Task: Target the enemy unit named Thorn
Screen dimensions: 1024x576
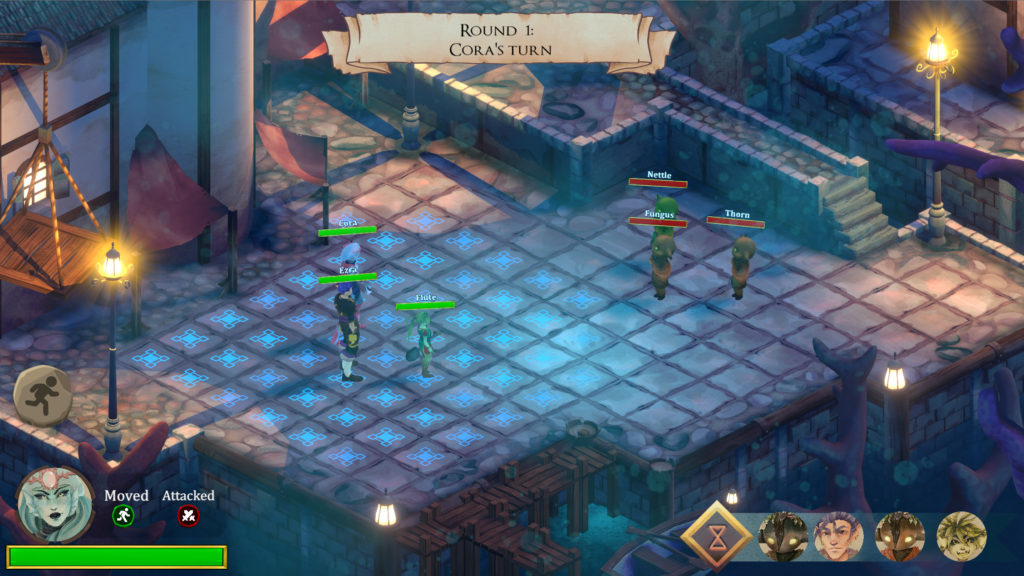Action: pyautogui.click(x=740, y=265)
